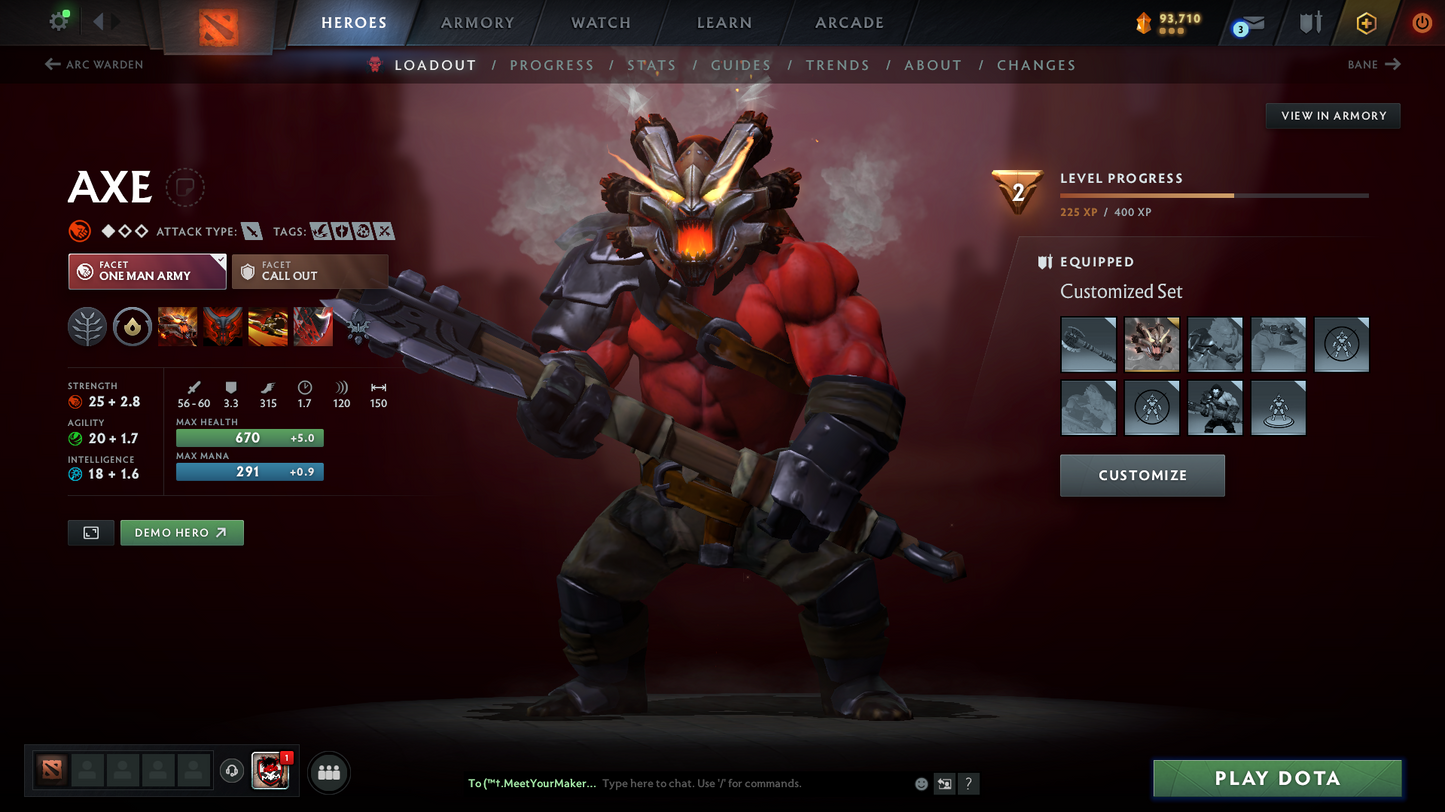Open the Guides subtab
The height and width of the screenshot is (812, 1445).
[x=741, y=65]
